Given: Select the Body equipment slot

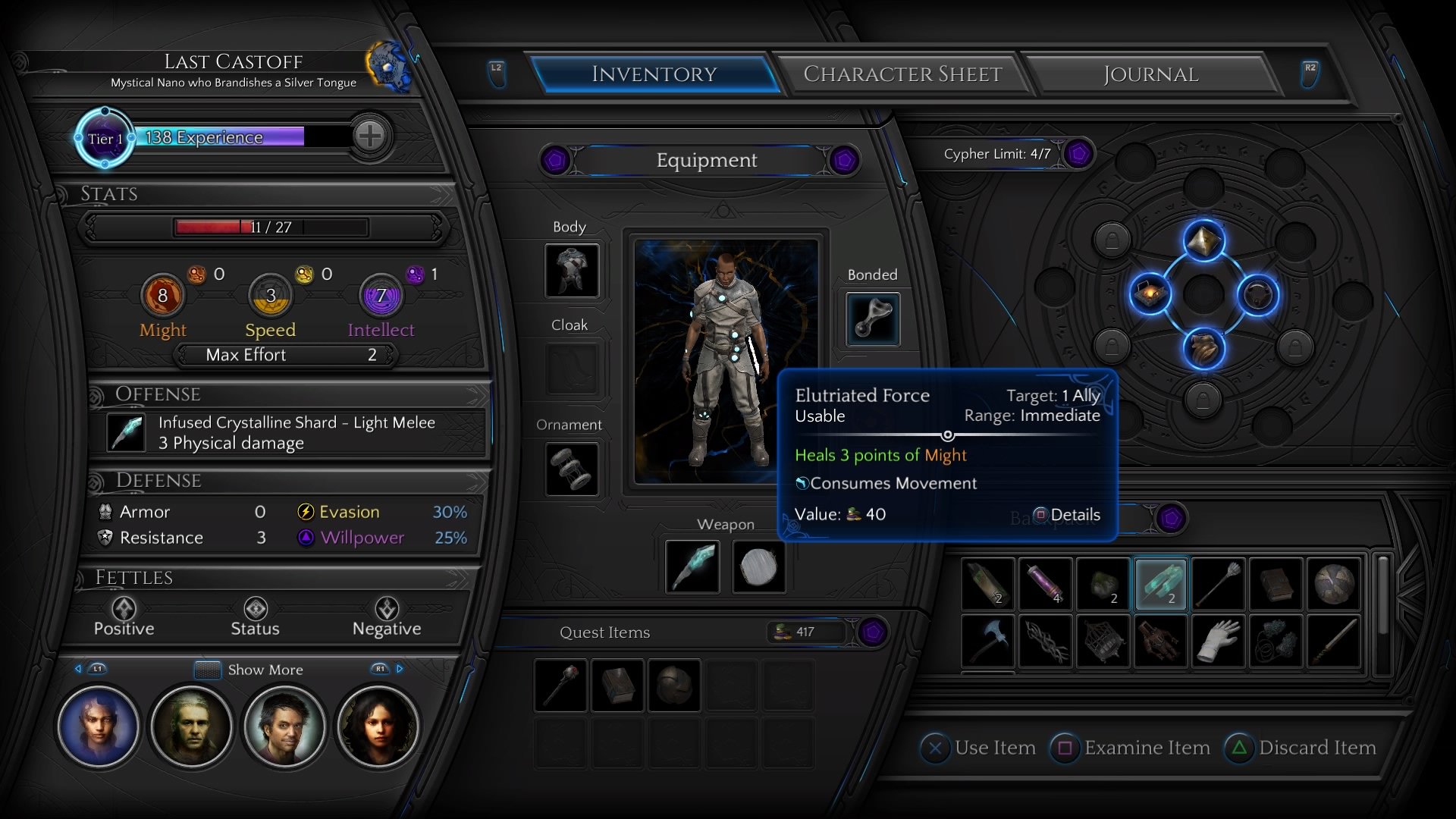Looking at the screenshot, I should [x=571, y=271].
